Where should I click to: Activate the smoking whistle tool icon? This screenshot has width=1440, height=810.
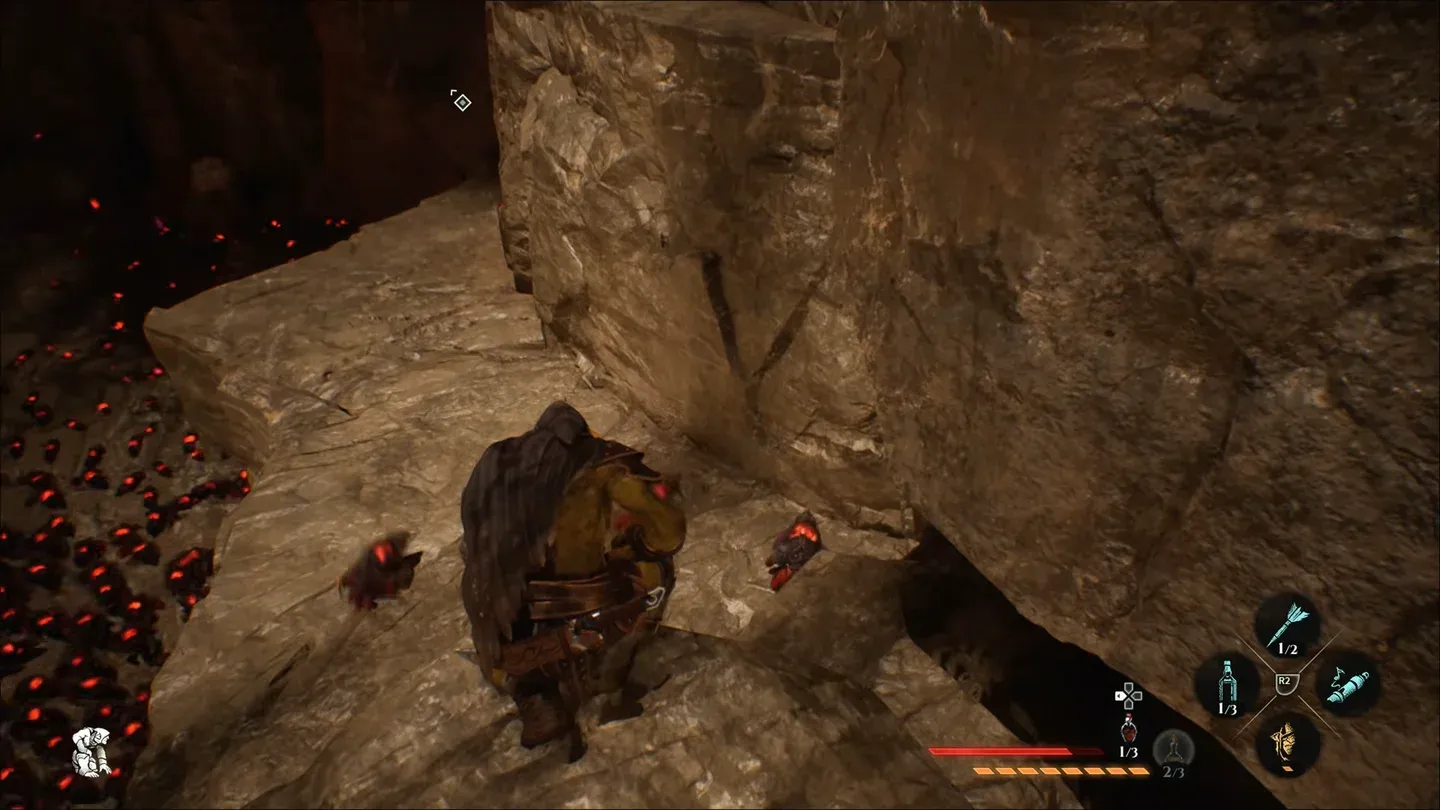click(x=1347, y=684)
